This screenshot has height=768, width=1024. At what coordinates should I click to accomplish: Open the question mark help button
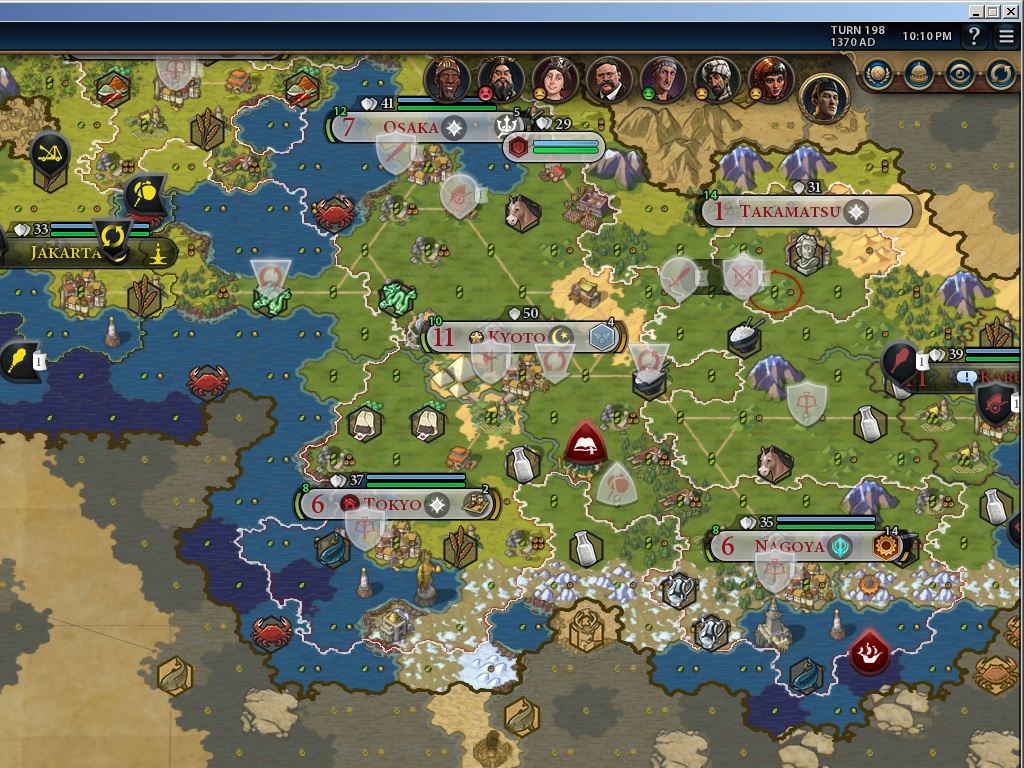(x=975, y=37)
